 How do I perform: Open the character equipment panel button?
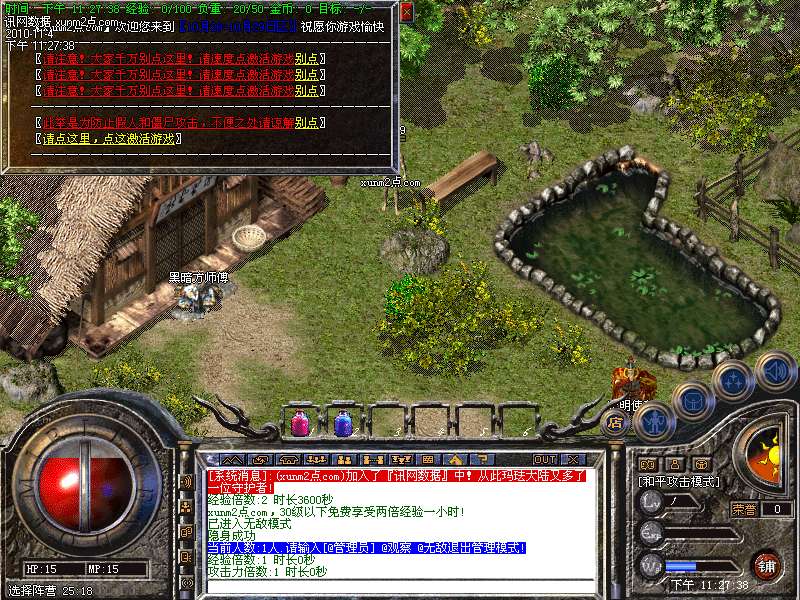point(653,421)
